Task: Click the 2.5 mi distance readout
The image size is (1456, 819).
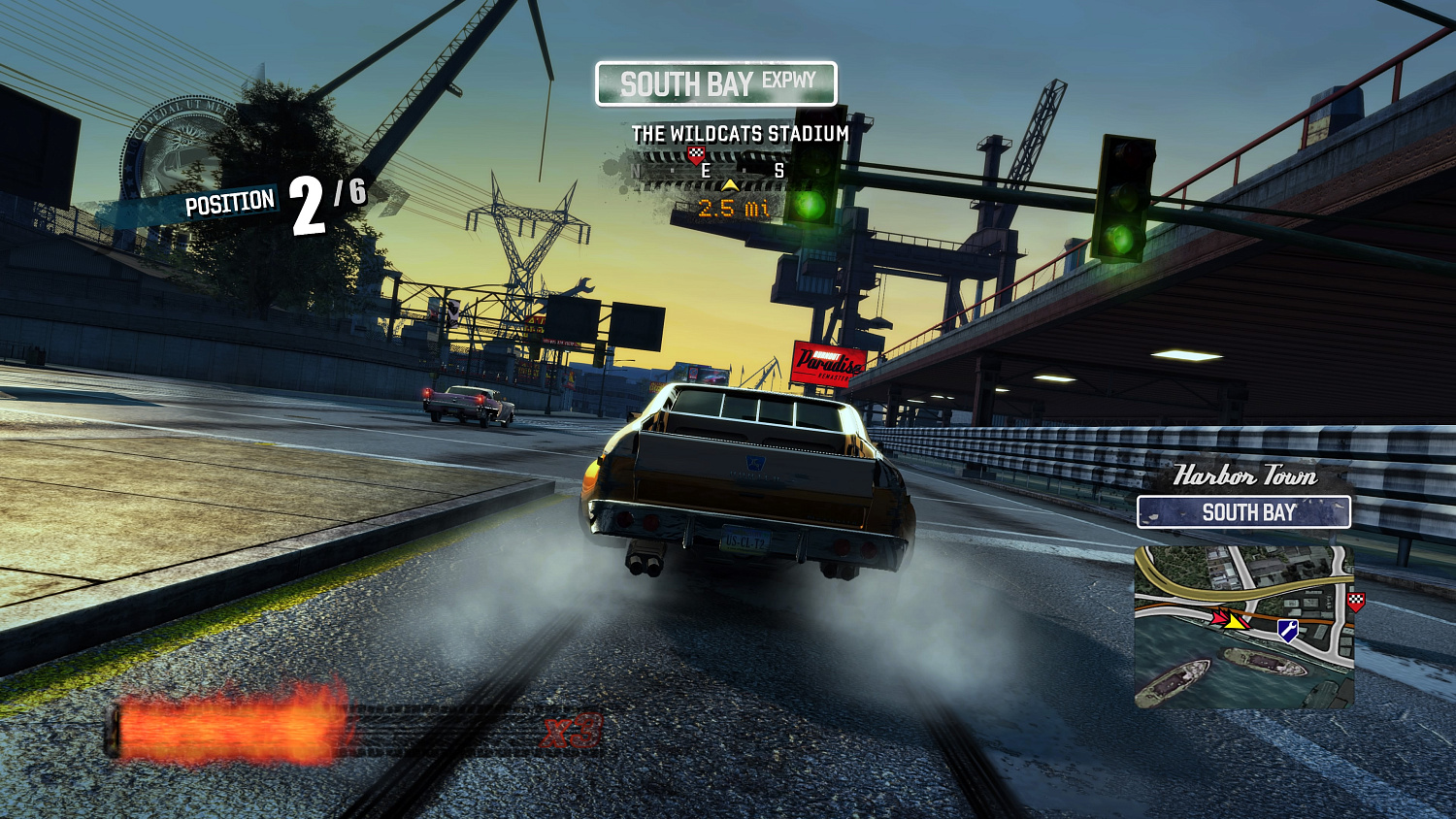Action: click(x=734, y=207)
